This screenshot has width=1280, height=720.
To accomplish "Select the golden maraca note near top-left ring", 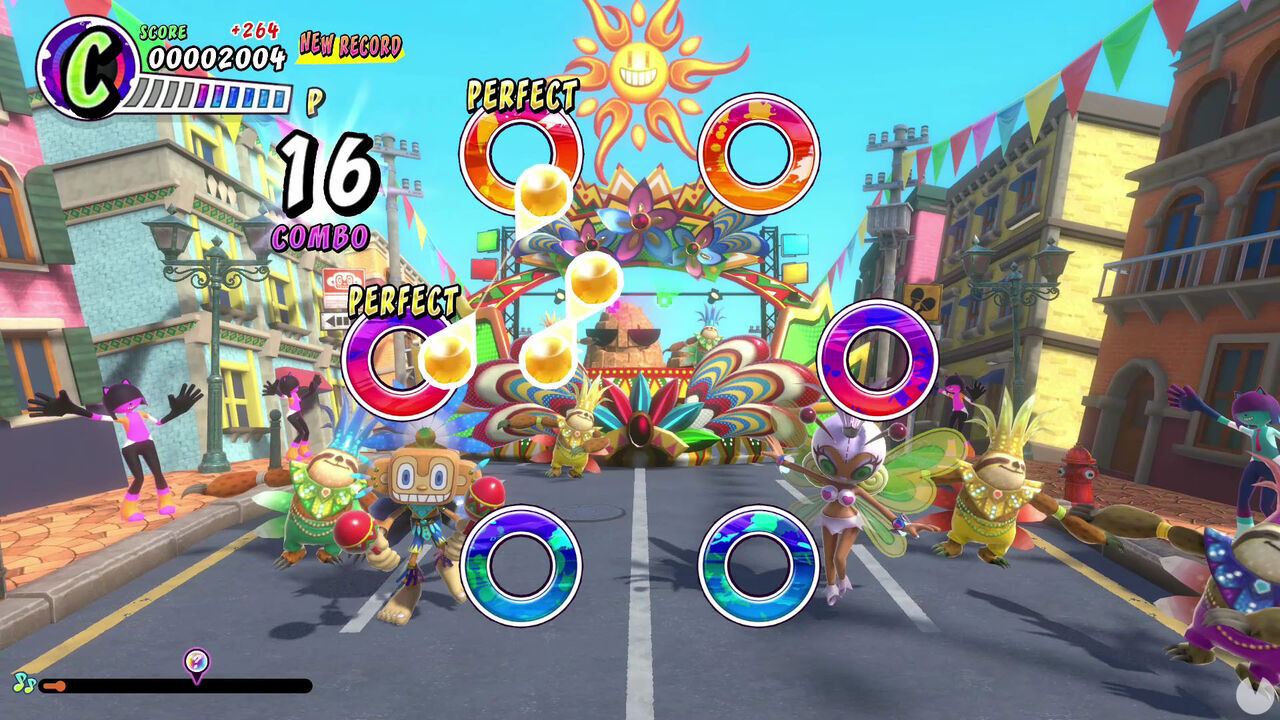I will click(543, 192).
